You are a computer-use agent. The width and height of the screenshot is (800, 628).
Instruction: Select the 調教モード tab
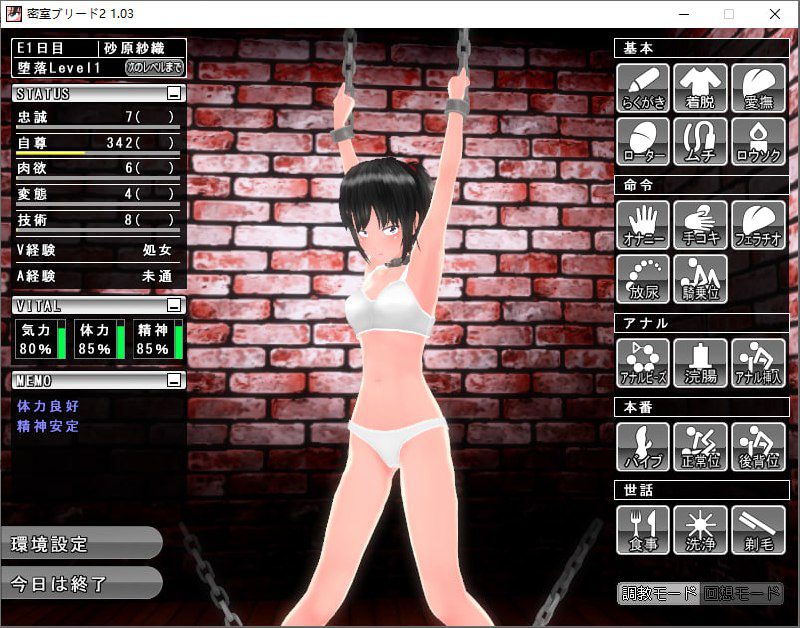[x=659, y=593]
